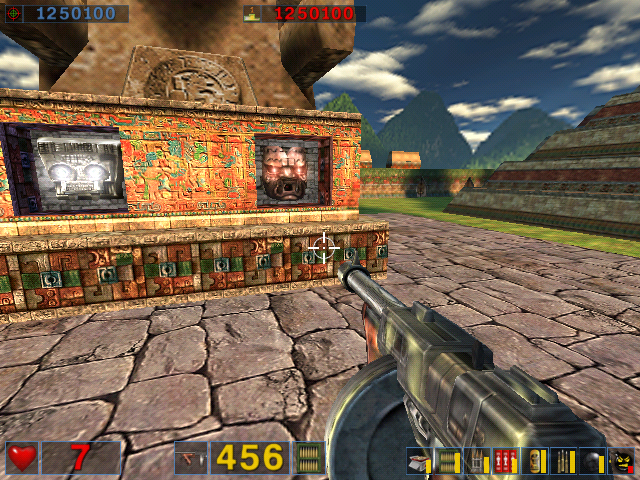Click the red heart health icon
This screenshot has height=480, width=640.
click(22, 457)
